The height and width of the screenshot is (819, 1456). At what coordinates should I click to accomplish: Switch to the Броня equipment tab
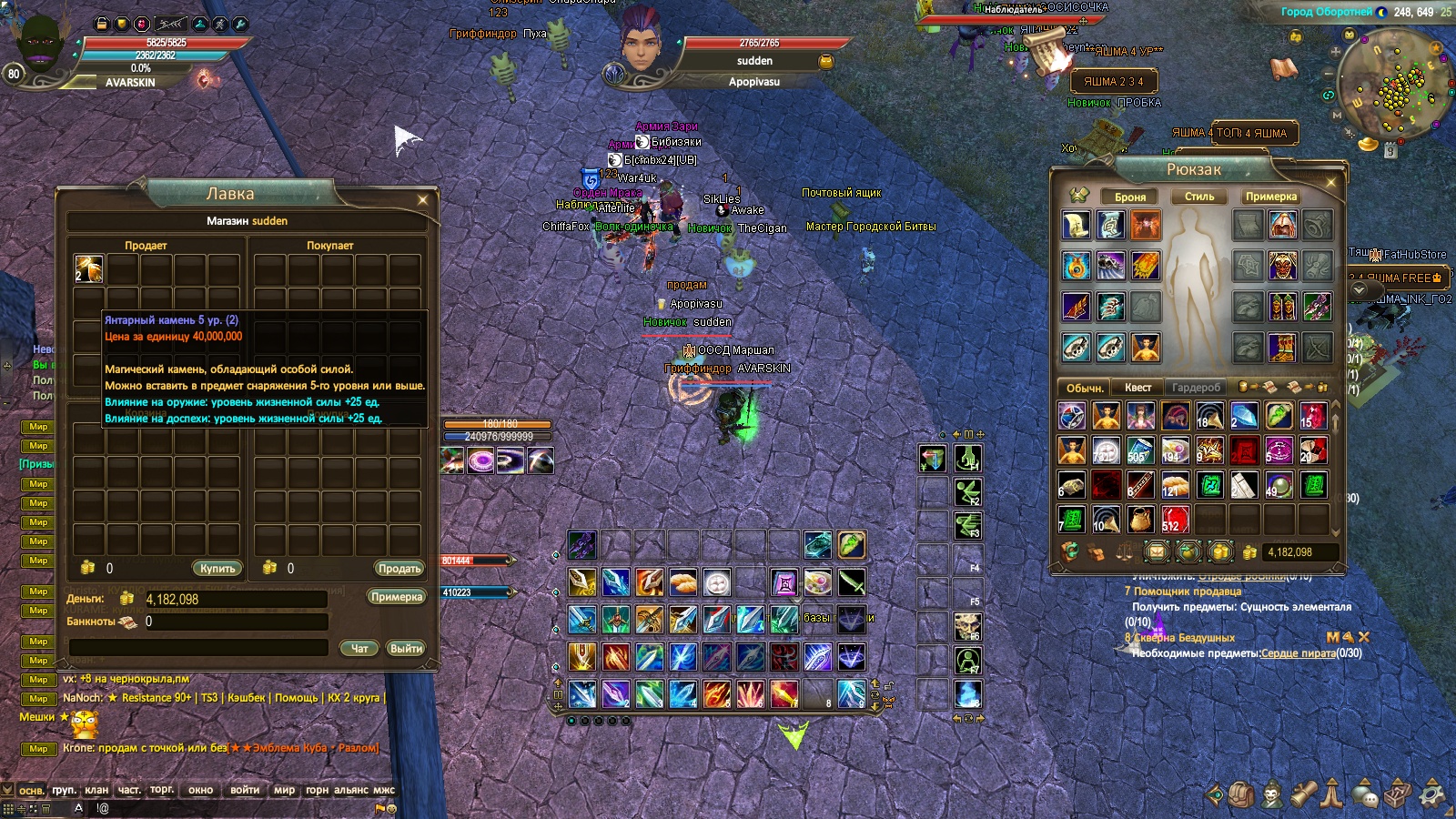pyautogui.click(x=1130, y=197)
